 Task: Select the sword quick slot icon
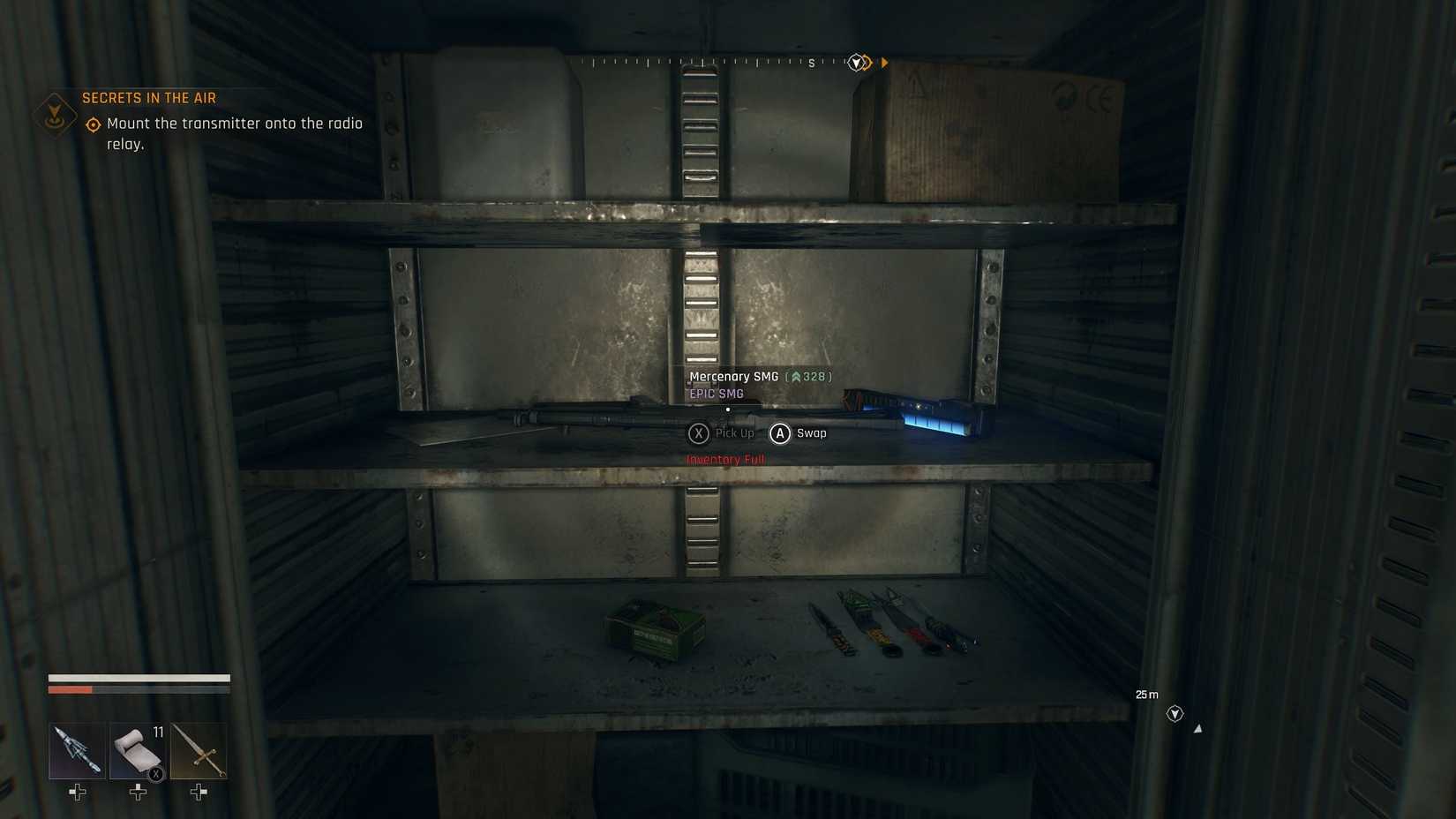(x=198, y=749)
